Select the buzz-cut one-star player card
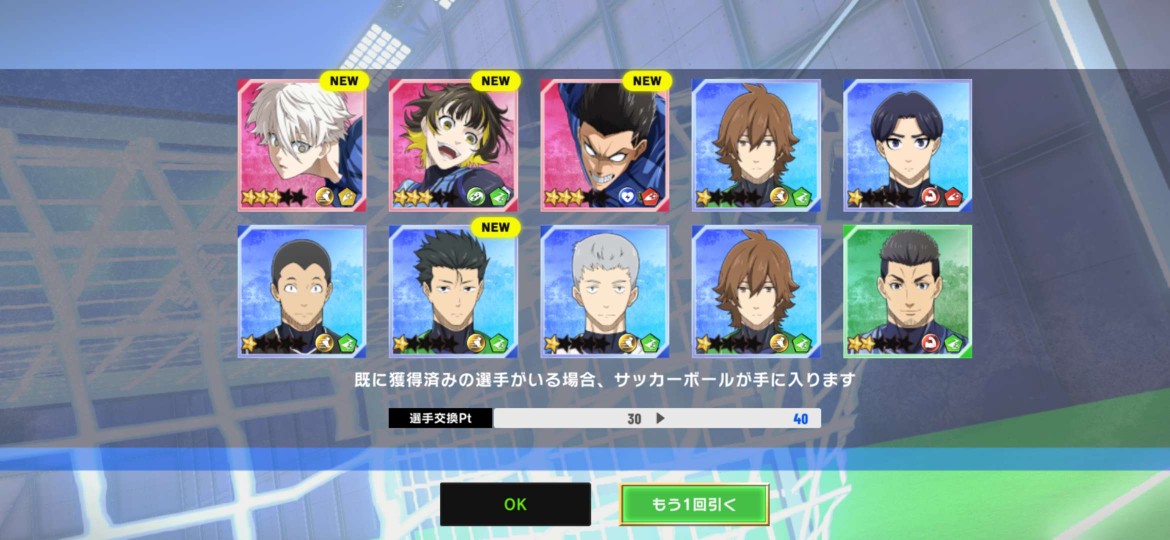The height and width of the screenshot is (540, 1170). pyautogui.click(x=302, y=291)
